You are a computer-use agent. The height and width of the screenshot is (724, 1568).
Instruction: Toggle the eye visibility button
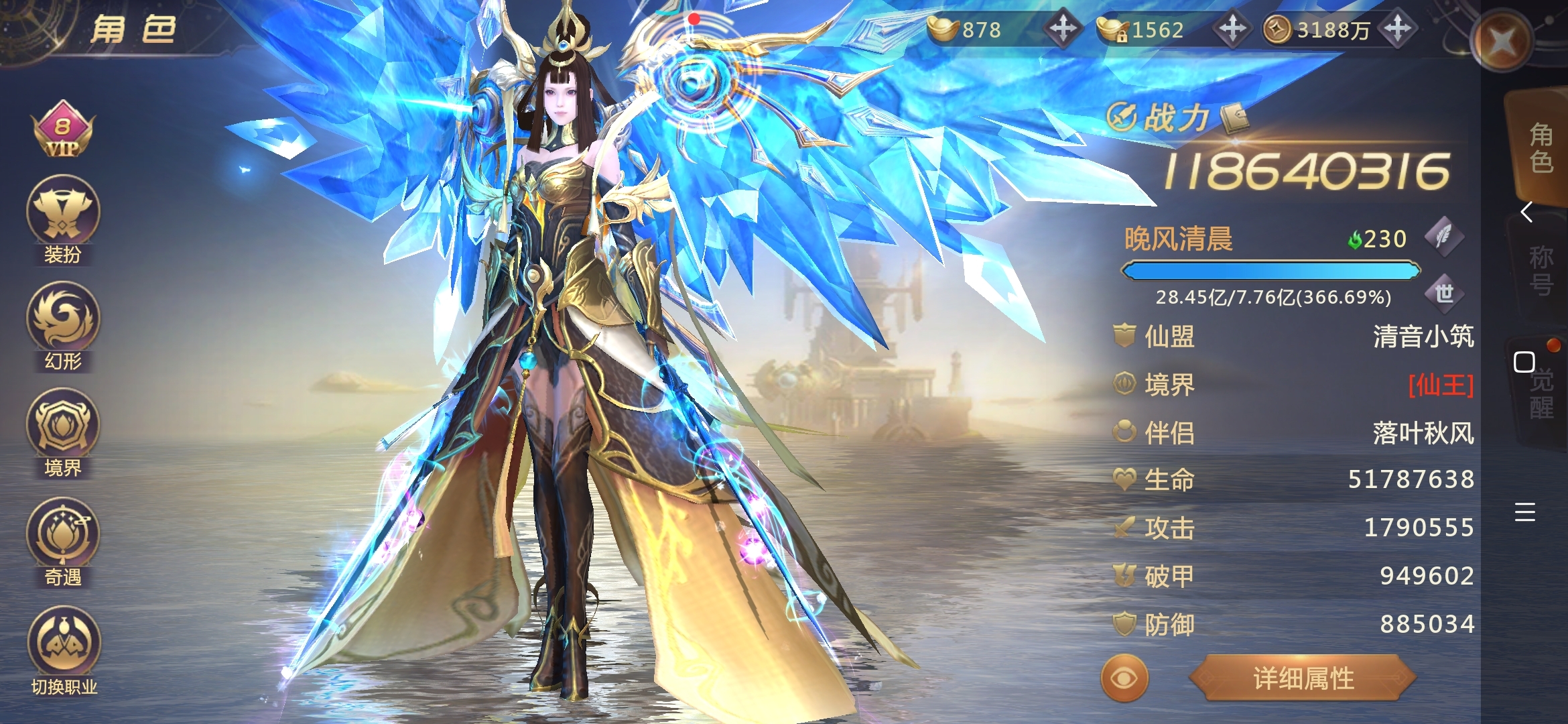(x=1124, y=678)
